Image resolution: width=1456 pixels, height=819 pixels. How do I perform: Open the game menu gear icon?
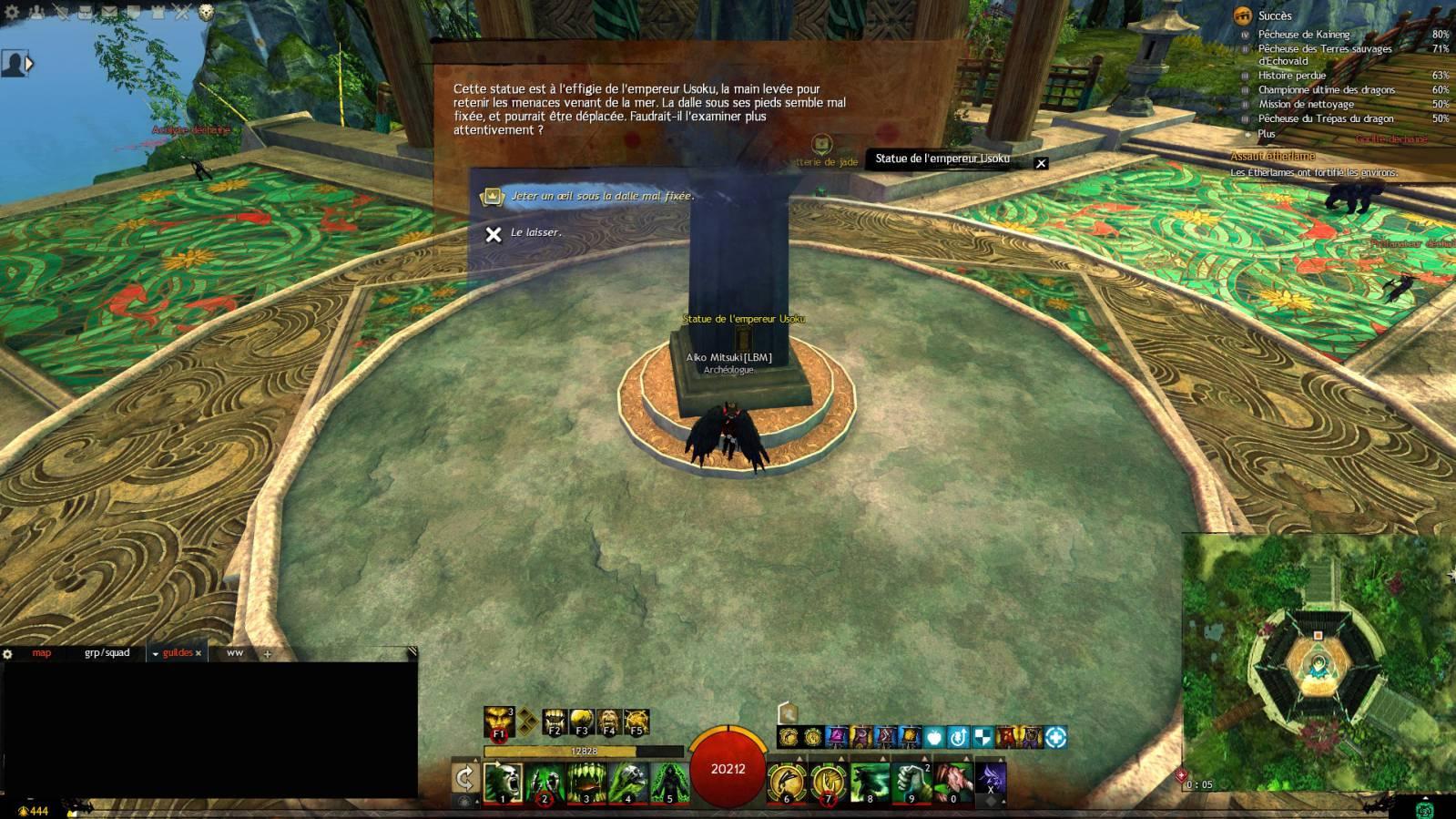coord(12,13)
